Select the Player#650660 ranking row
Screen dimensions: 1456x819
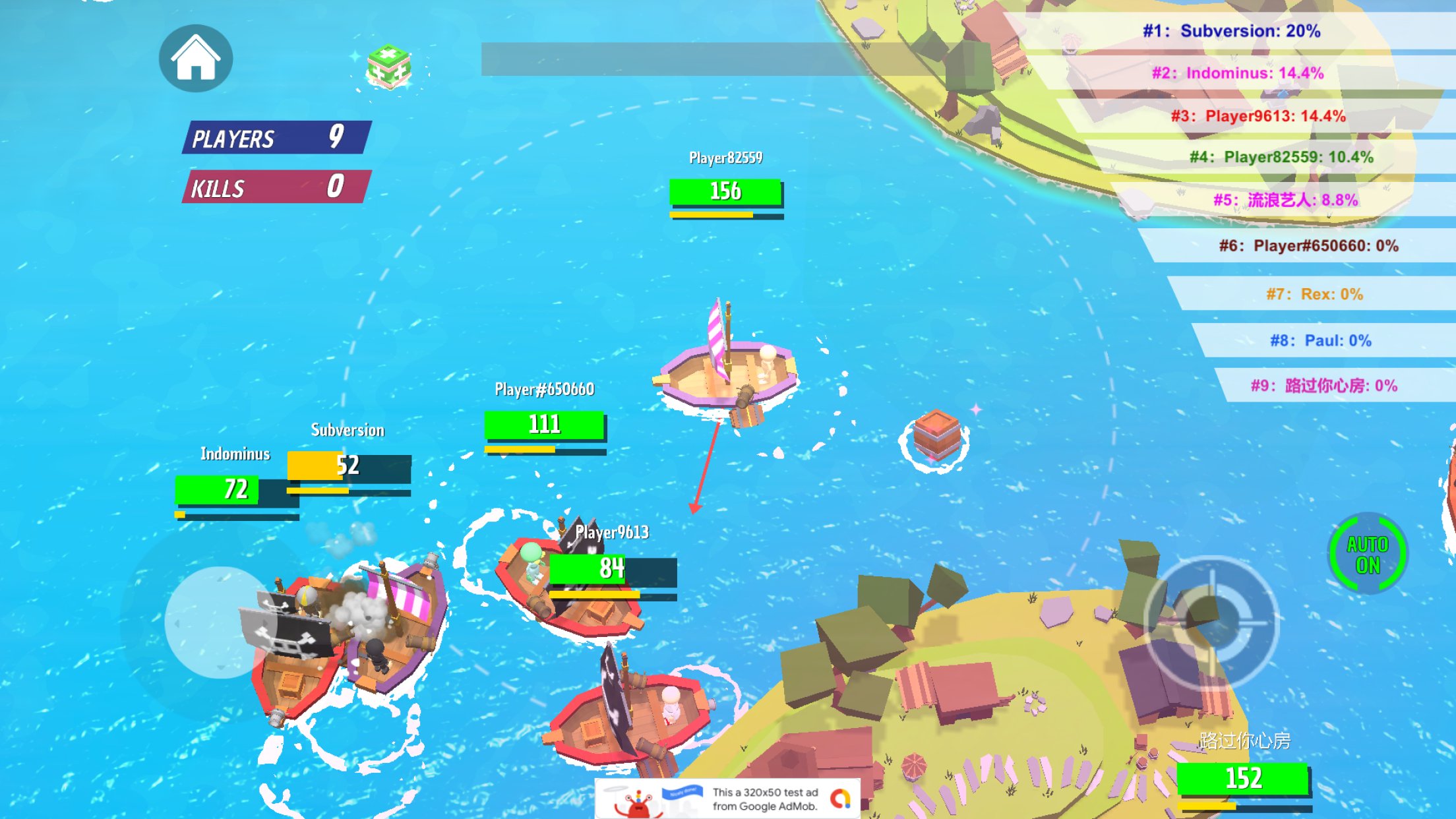tap(1308, 246)
